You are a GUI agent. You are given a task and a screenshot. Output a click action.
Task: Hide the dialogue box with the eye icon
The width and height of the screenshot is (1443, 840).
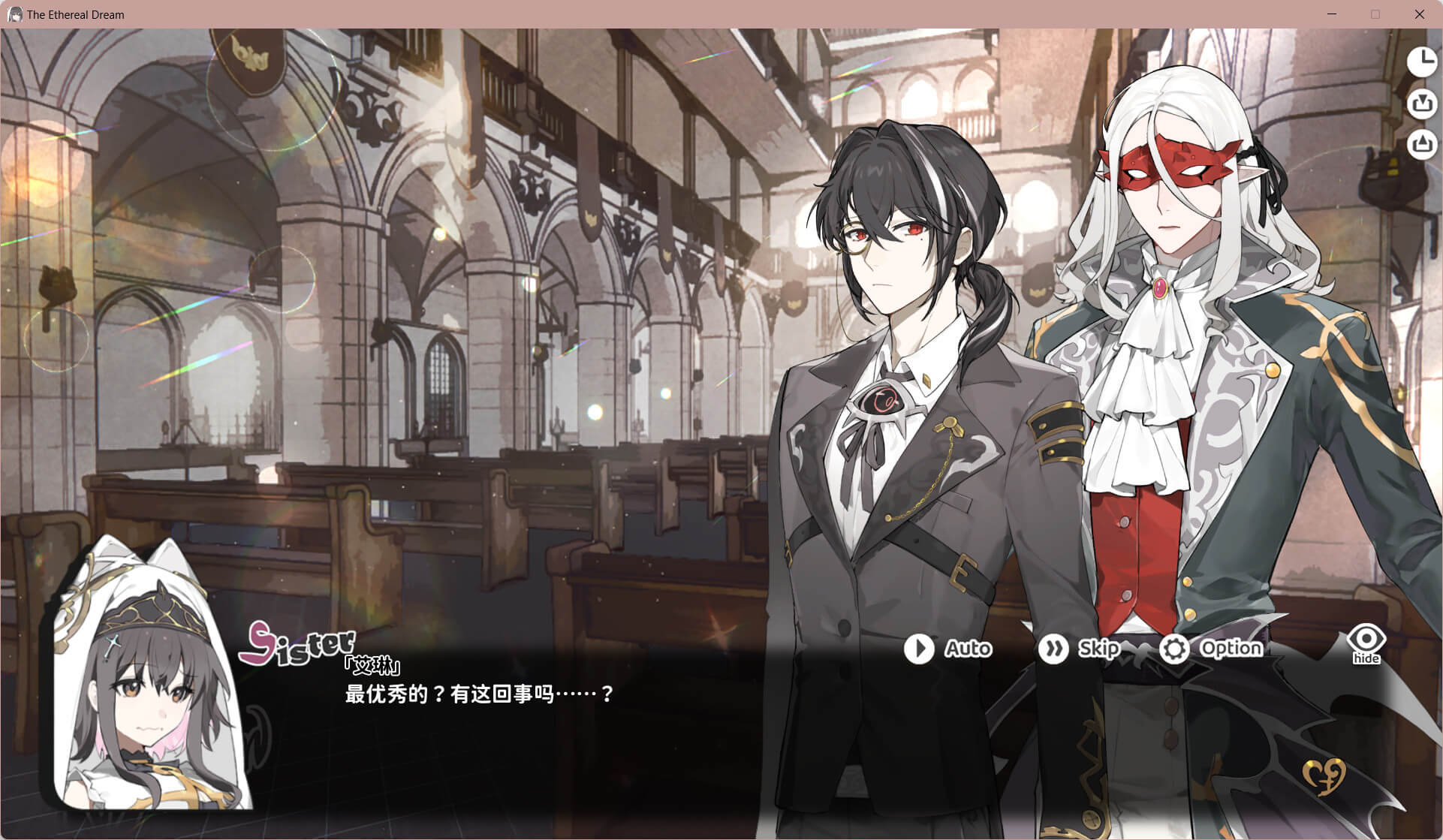click(x=1366, y=644)
